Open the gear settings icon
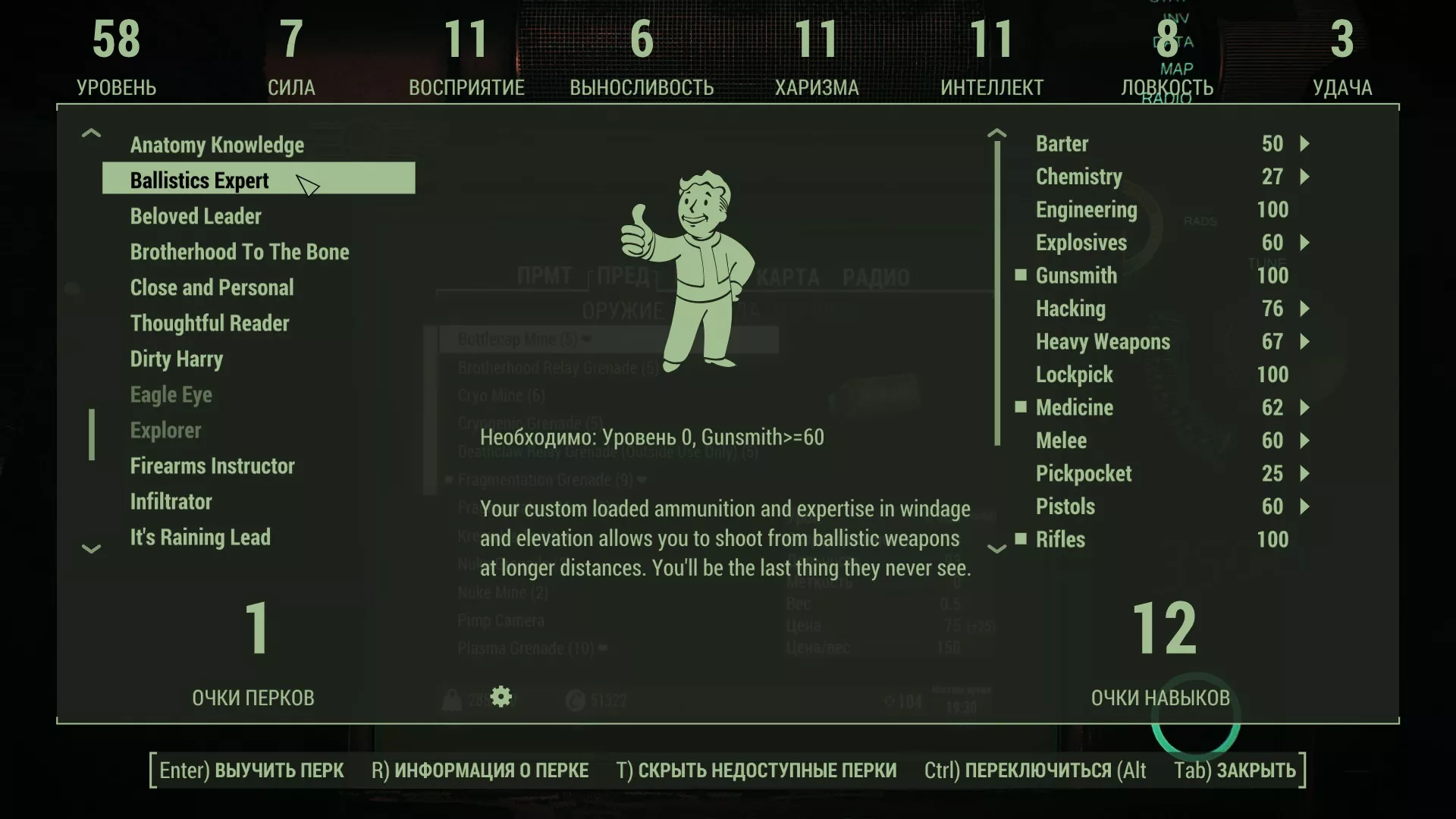The image size is (1456, 819). coord(501,696)
